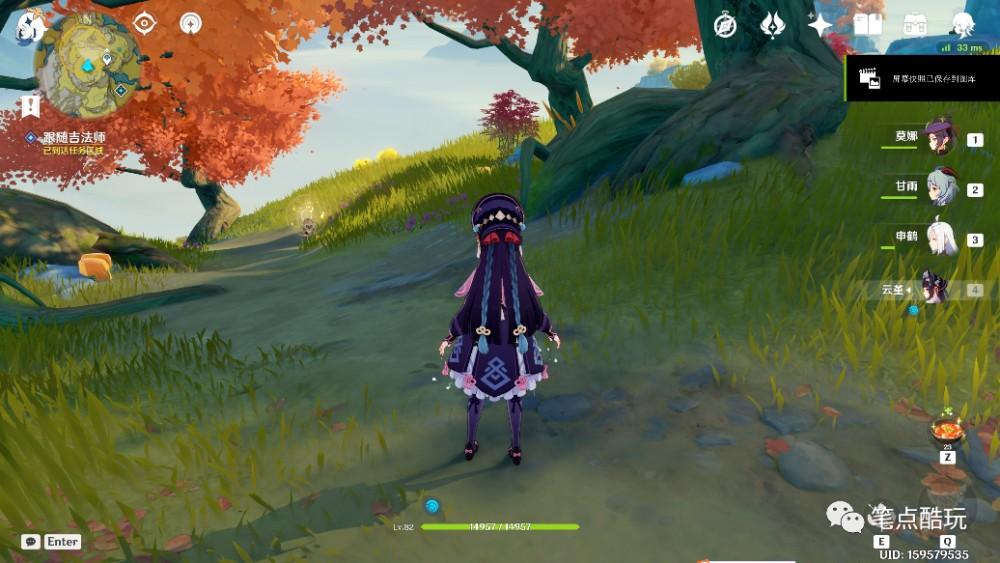Open the chat box speech bubble
The image size is (1000, 563).
[x=31, y=541]
